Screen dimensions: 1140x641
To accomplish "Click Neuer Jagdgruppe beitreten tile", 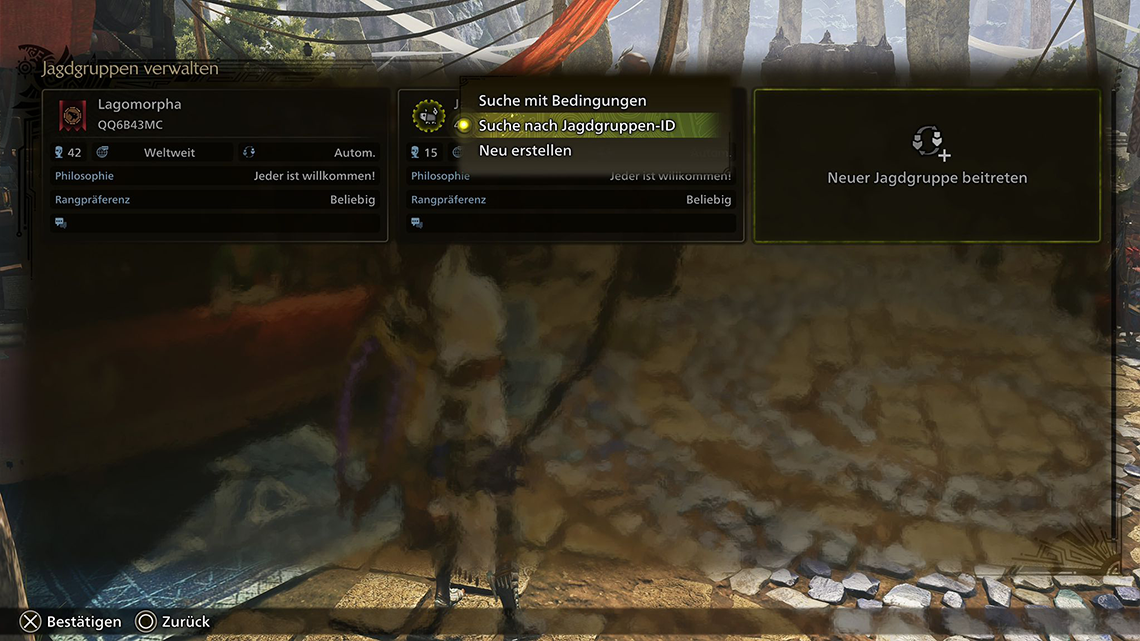I will (x=926, y=165).
